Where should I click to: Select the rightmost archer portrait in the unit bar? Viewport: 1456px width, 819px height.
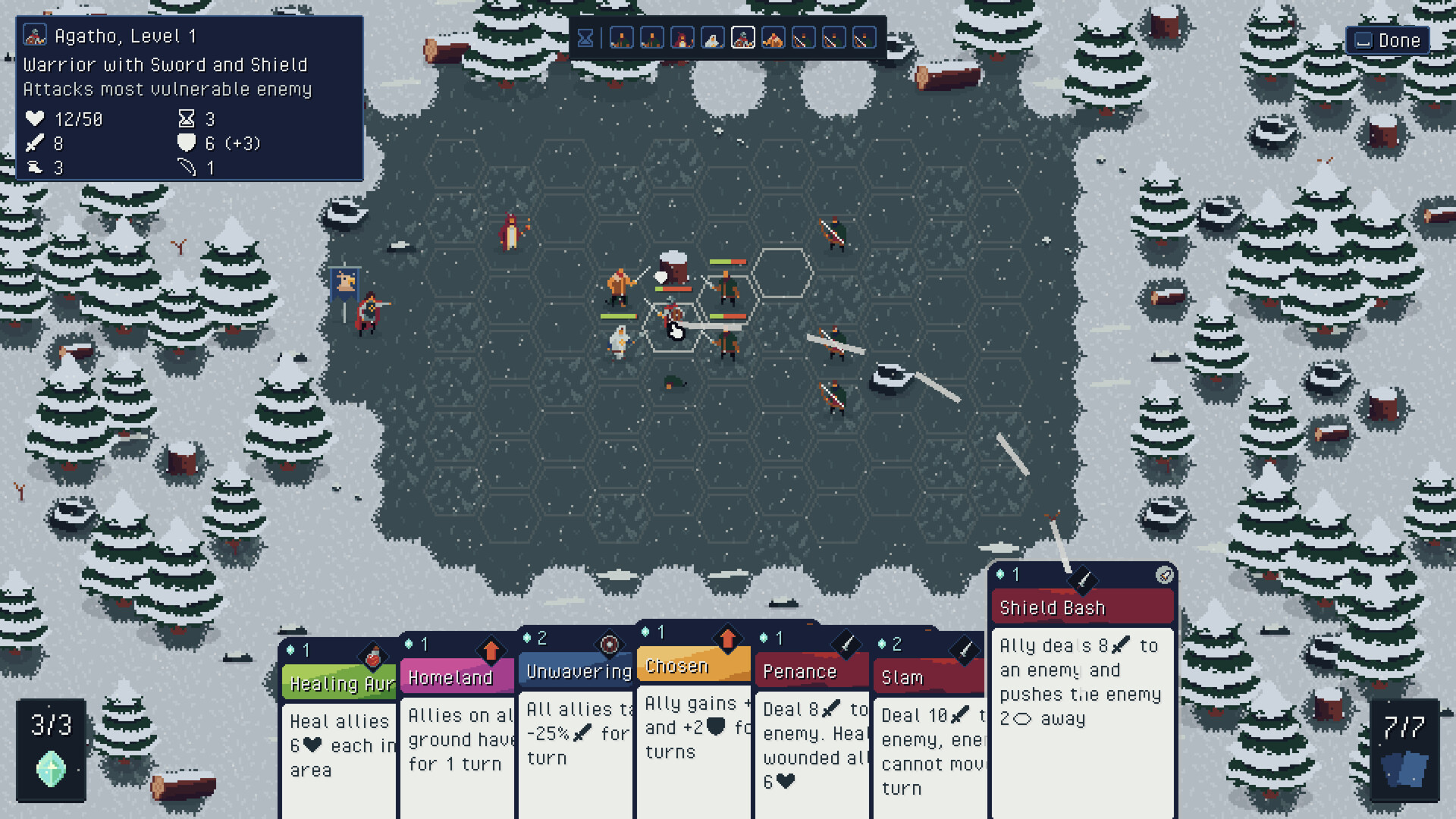coord(864,37)
